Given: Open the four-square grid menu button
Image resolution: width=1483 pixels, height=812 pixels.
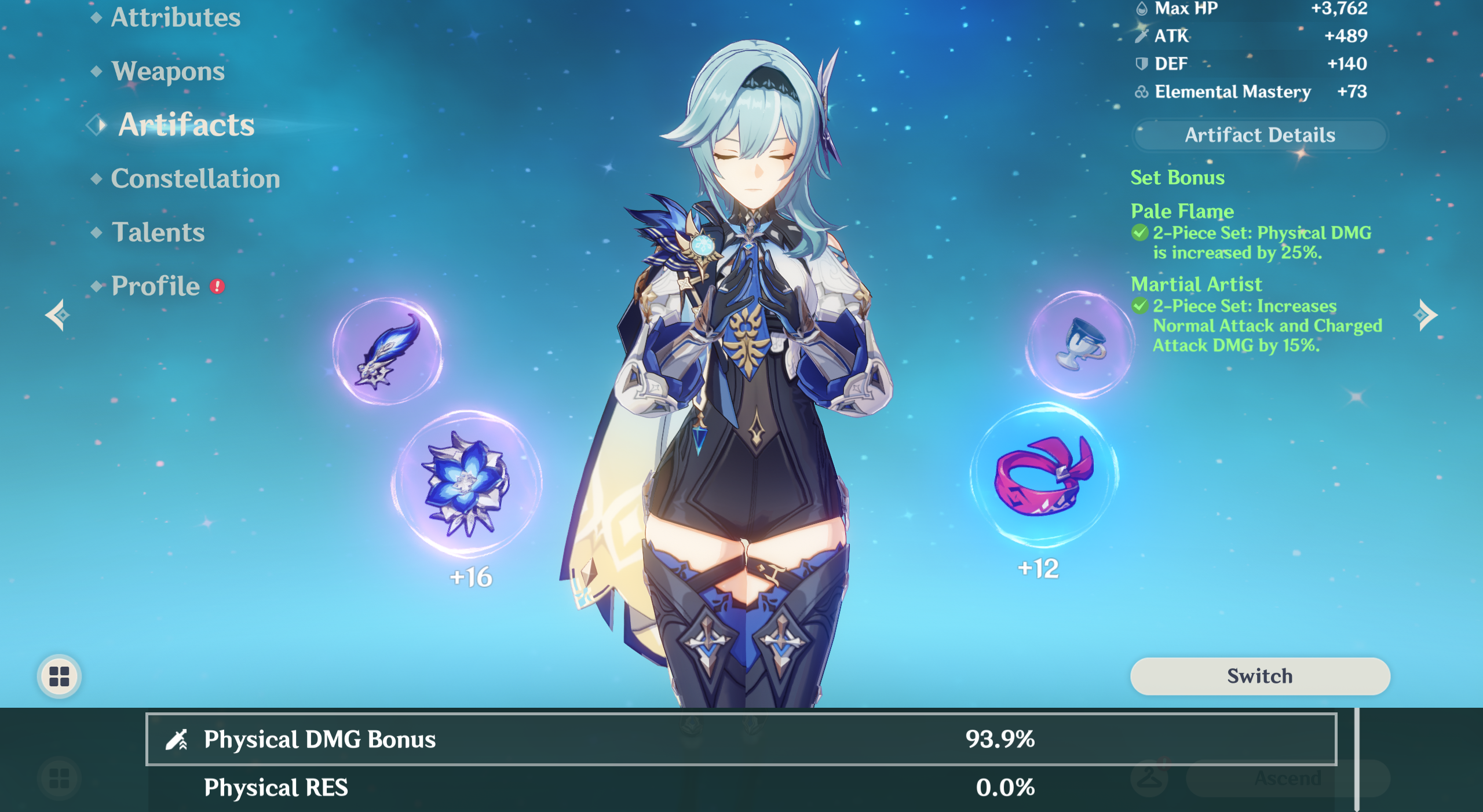Looking at the screenshot, I should (x=59, y=676).
